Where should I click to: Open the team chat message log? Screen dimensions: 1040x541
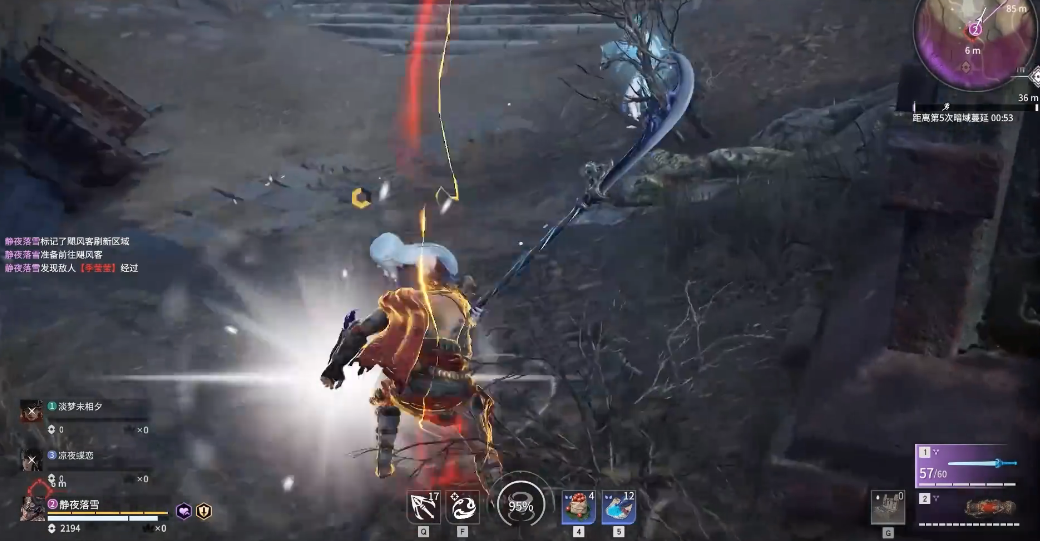[x=70, y=255]
